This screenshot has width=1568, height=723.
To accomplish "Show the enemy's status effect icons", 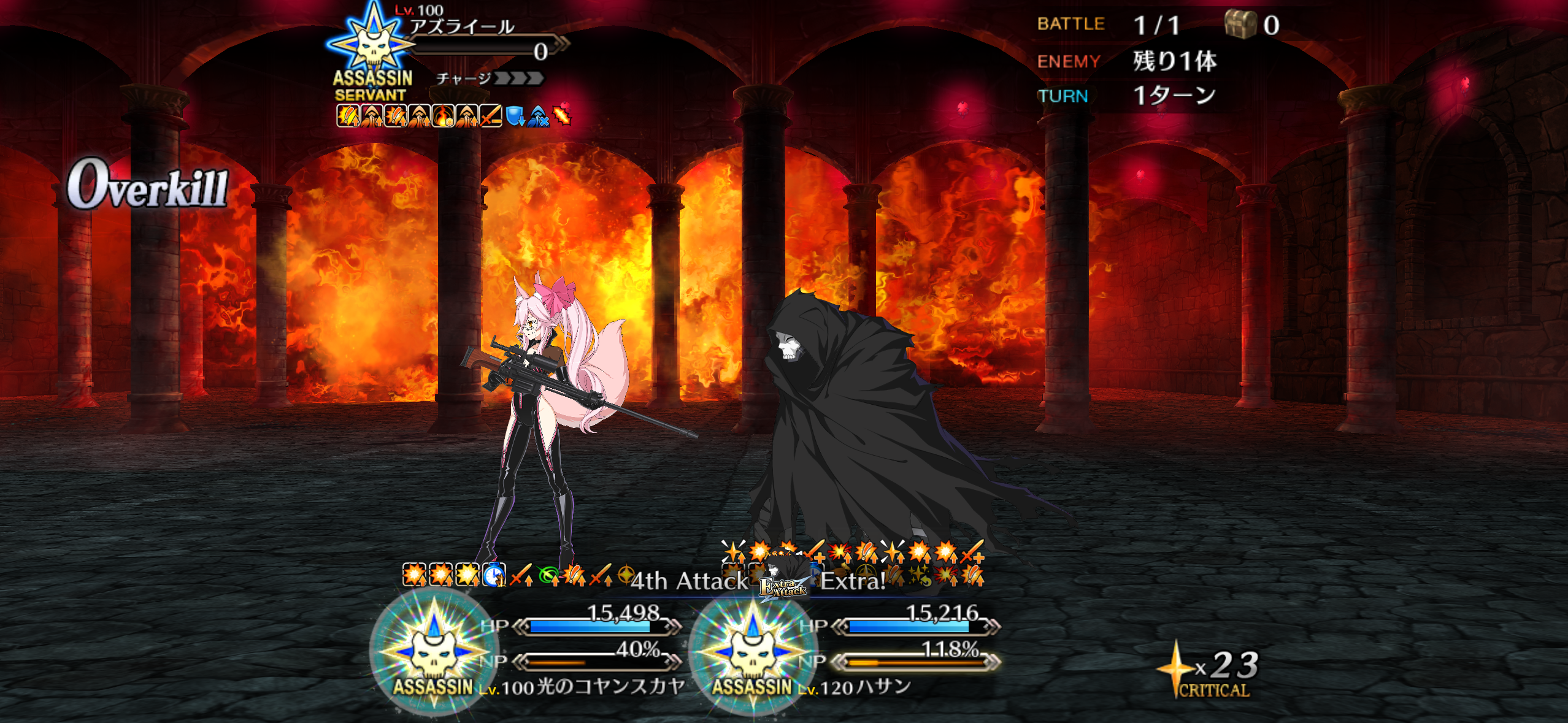I will tap(453, 115).
